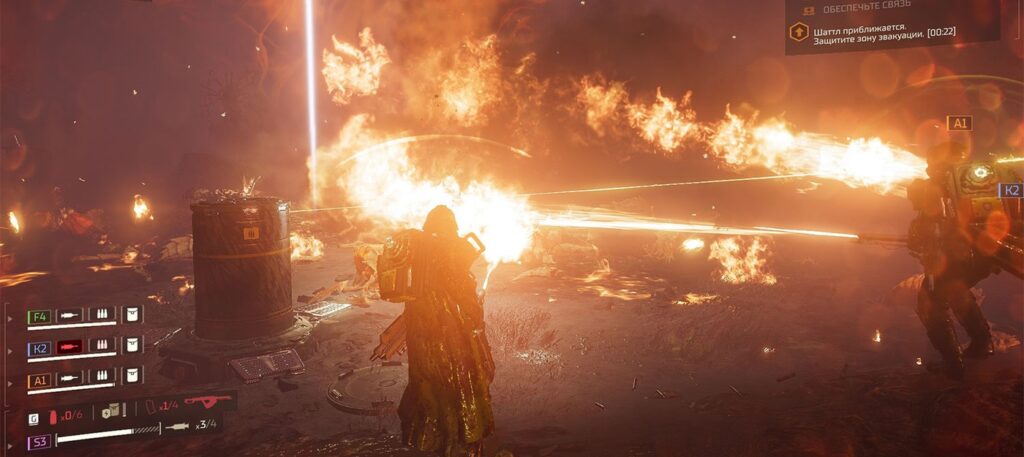The width and height of the screenshot is (1024, 457).
Task: Click the supply pack backpack icon
Action: point(111,410)
